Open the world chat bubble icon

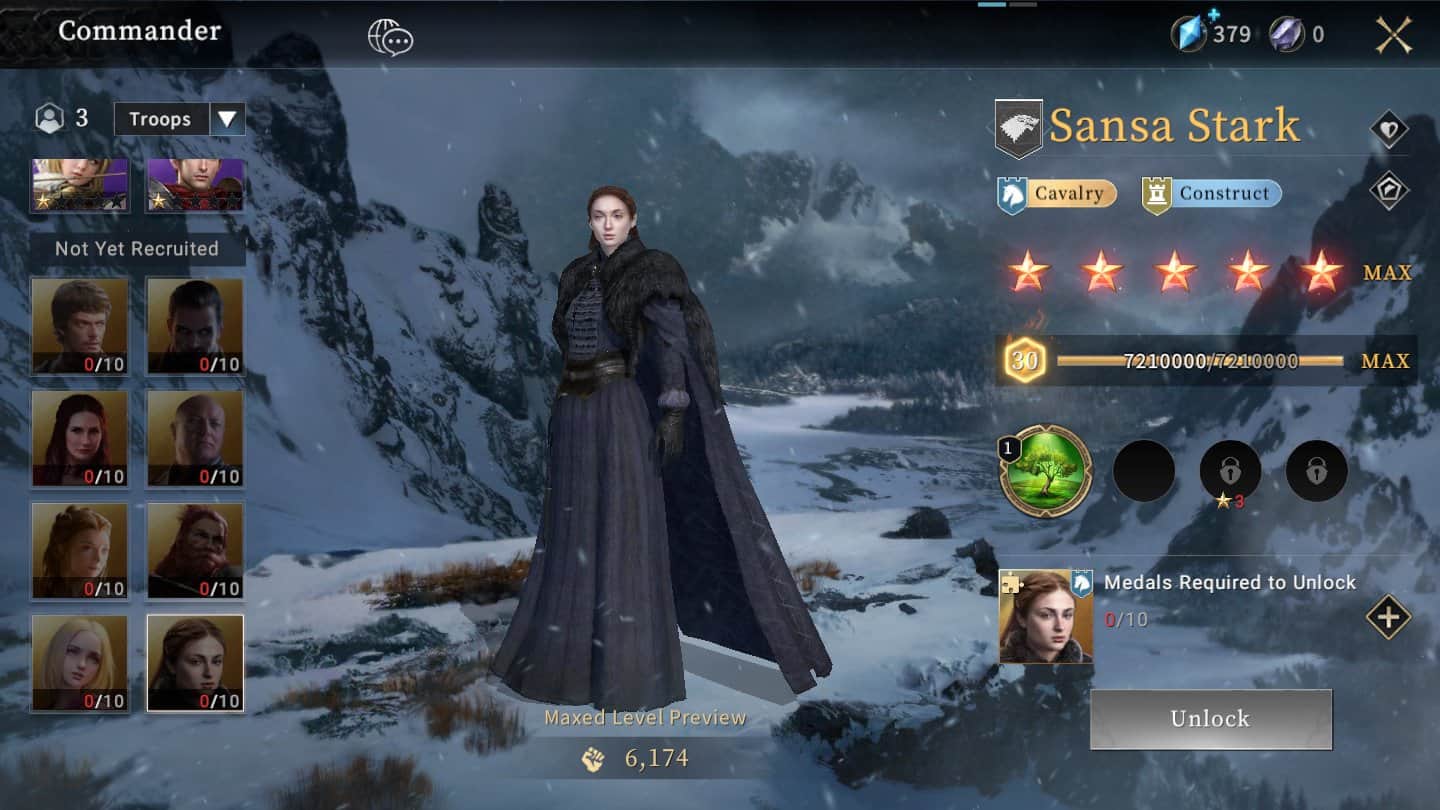coord(390,38)
